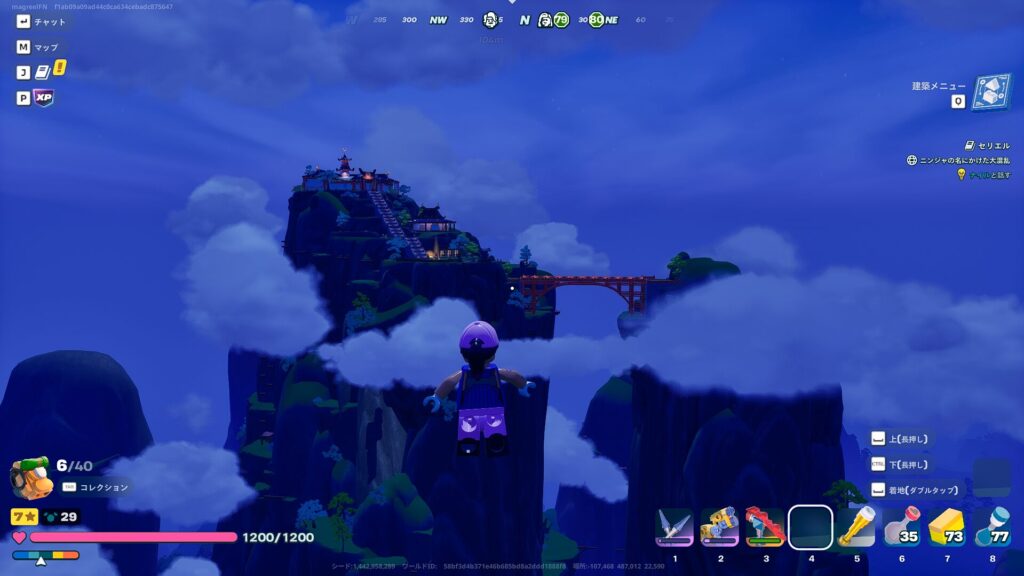
Task: Open the マップ map entry
Action: coord(46,47)
